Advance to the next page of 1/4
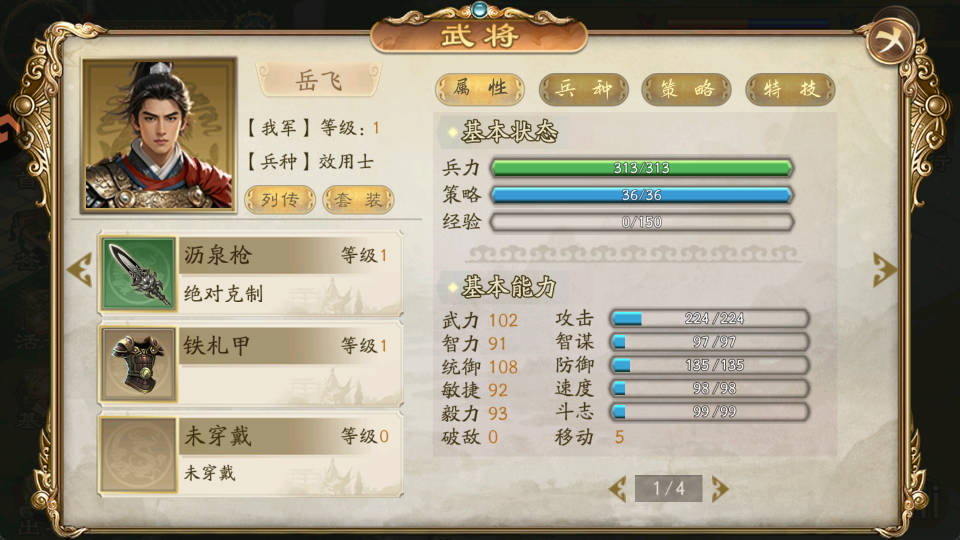Screen dimensions: 960x540 tap(720, 488)
